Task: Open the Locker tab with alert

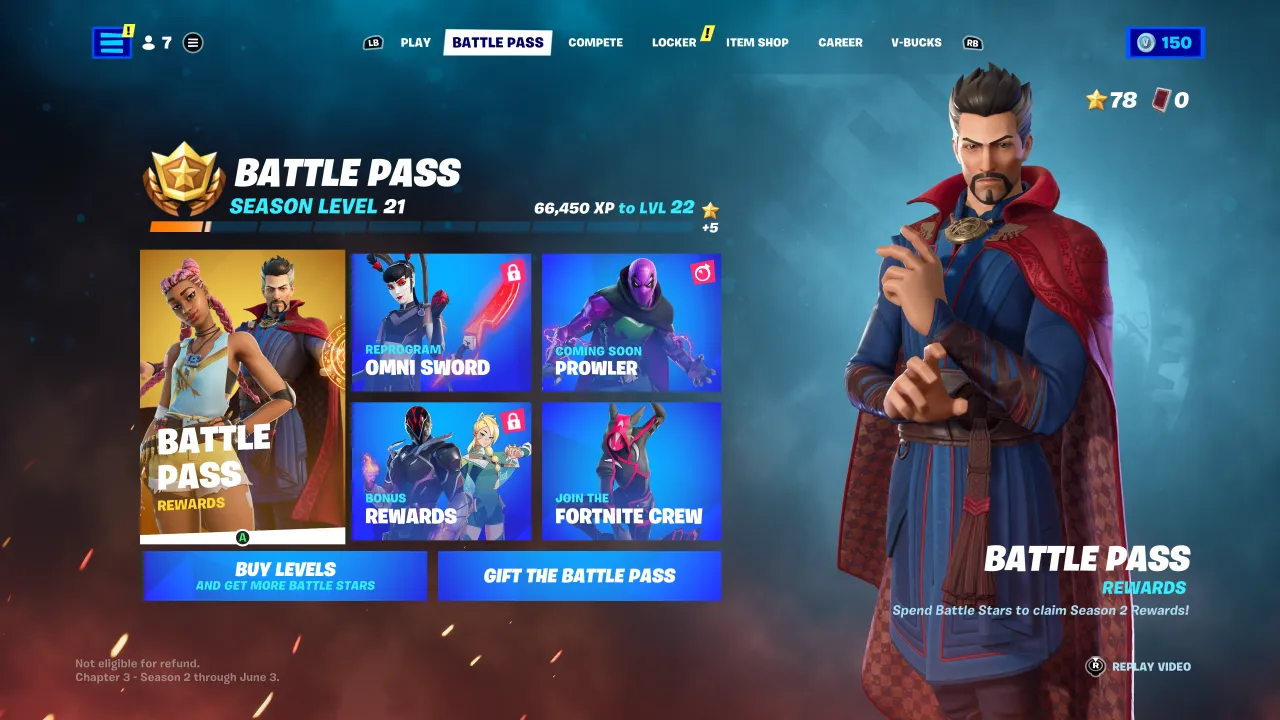Action: pos(673,42)
